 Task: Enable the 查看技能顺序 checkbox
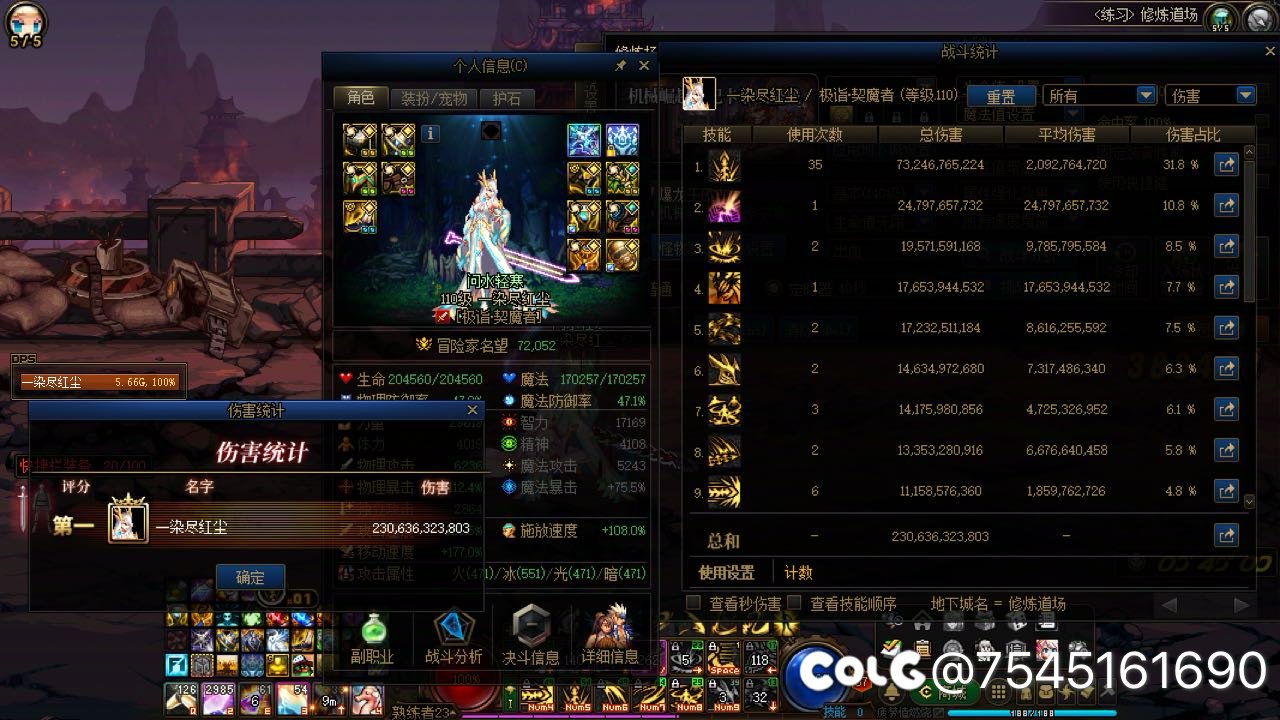[x=794, y=602]
